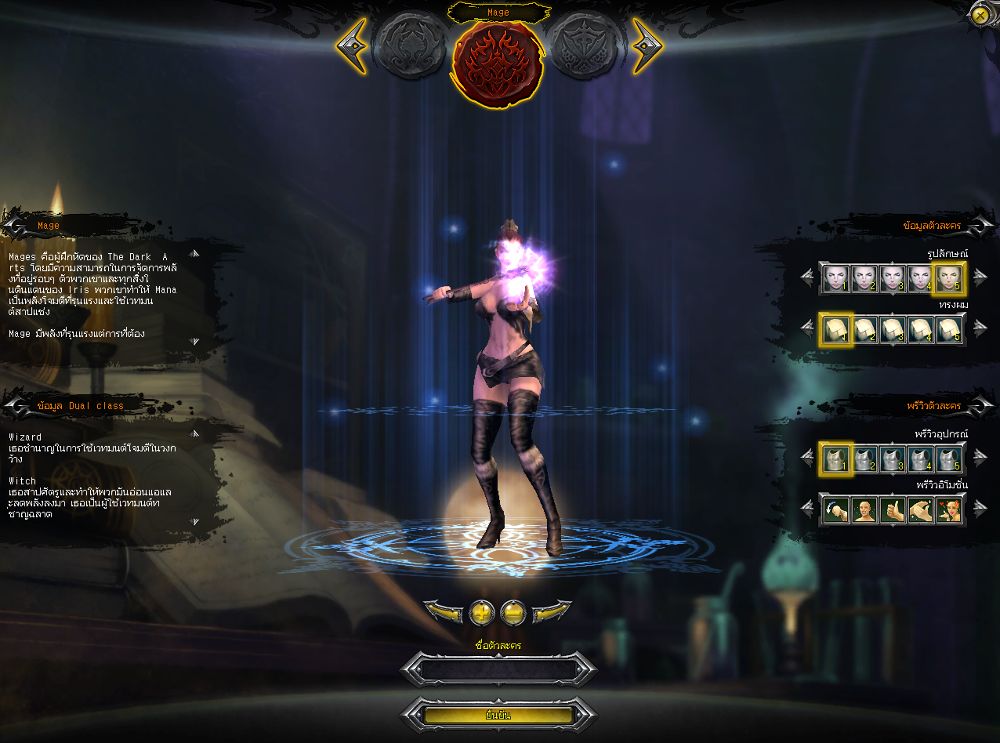The width and height of the screenshot is (1000, 743).
Task: Choose the grey shield emblem right of Mage
Action: point(587,47)
